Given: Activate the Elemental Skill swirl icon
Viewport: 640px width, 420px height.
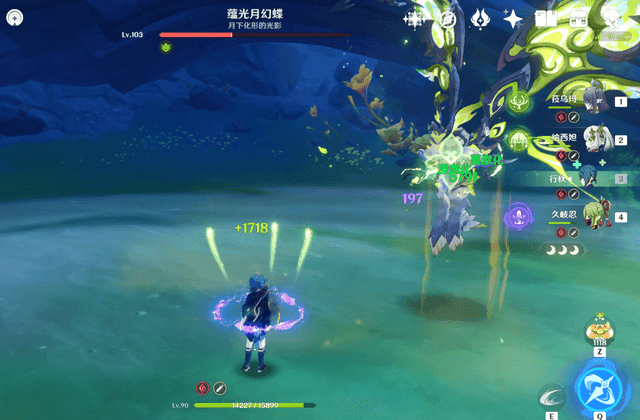Looking at the screenshot, I should 552,398.
